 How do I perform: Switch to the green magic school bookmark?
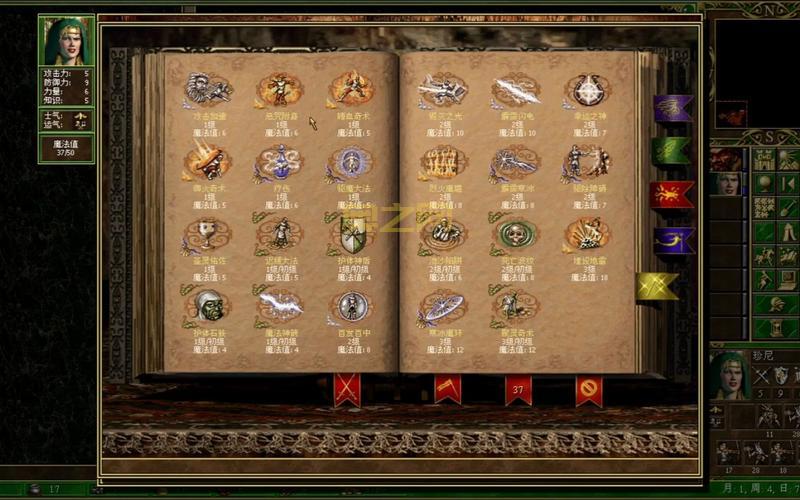point(670,151)
